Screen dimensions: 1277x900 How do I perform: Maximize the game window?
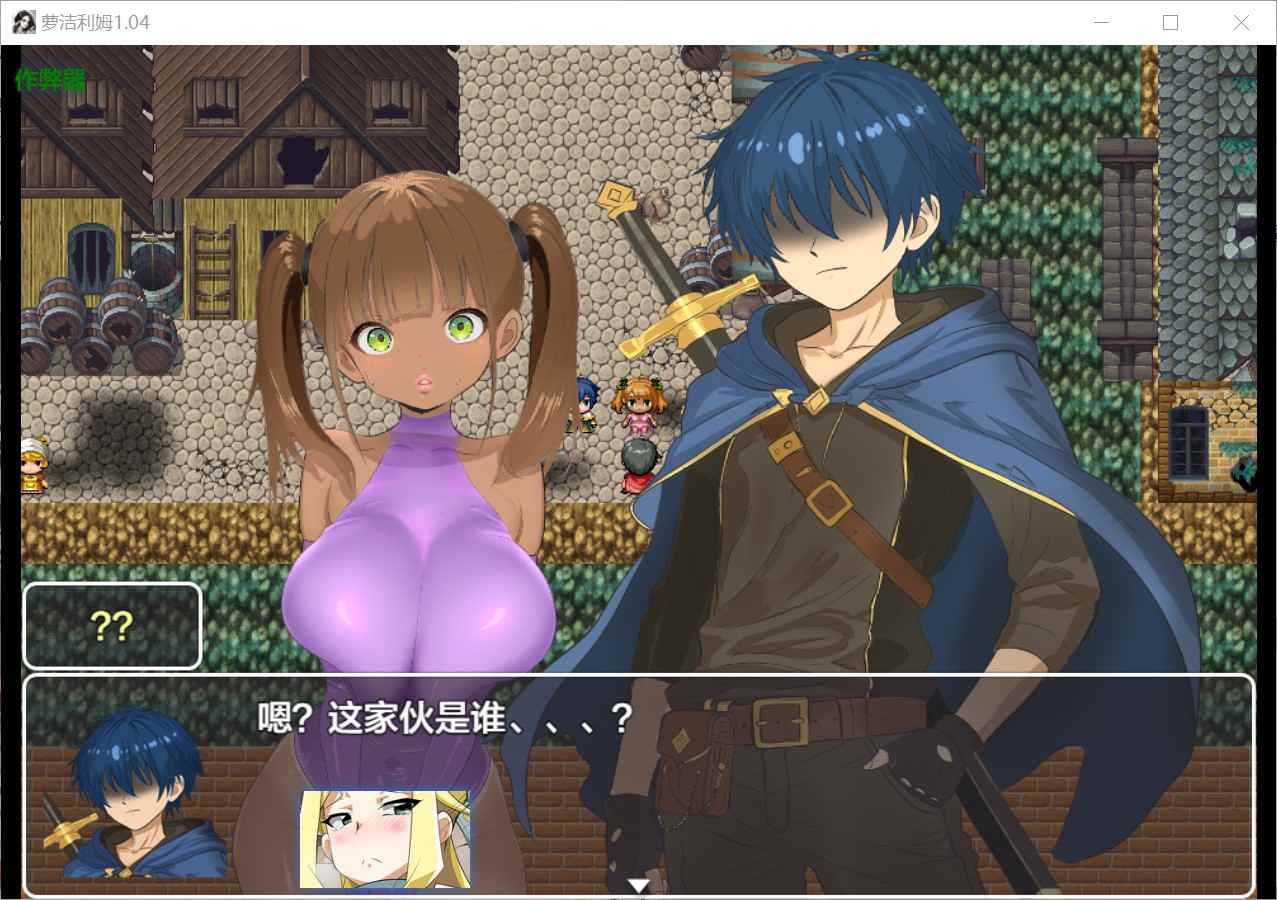pyautogui.click(x=1170, y=23)
